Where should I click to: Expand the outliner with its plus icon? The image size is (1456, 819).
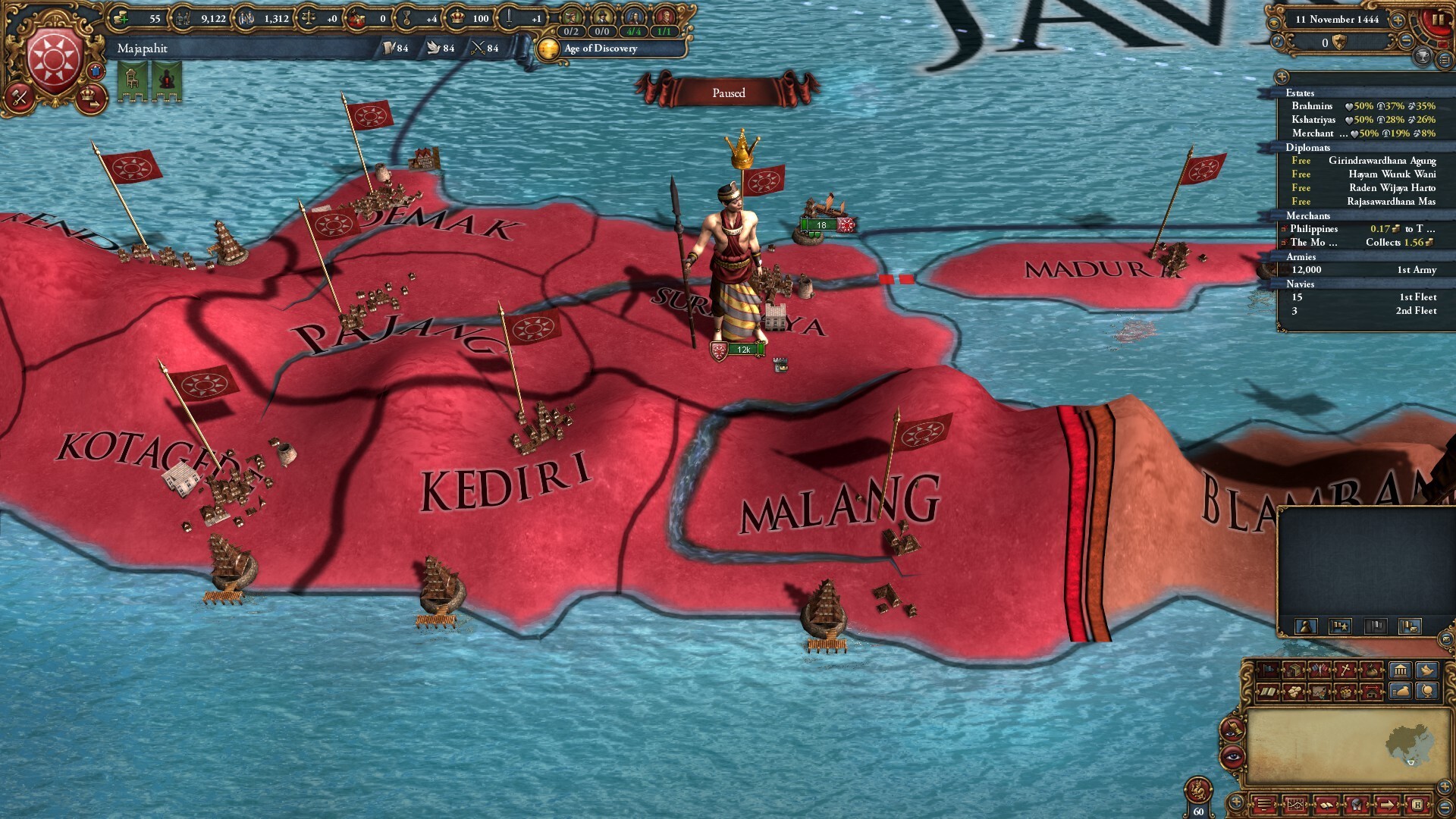point(1282,77)
